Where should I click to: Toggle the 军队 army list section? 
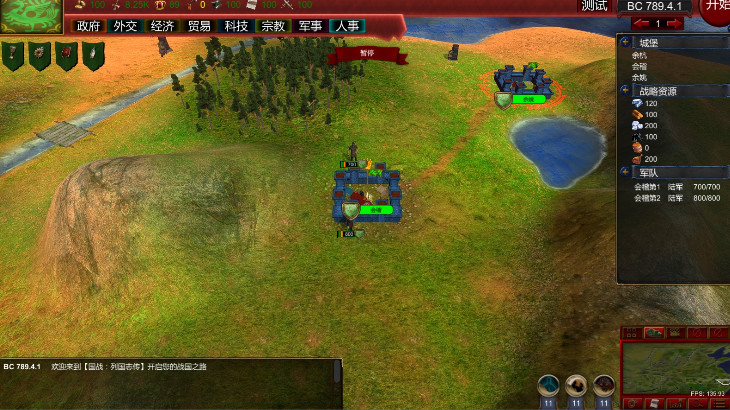pyautogui.click(x=625, y=172)
